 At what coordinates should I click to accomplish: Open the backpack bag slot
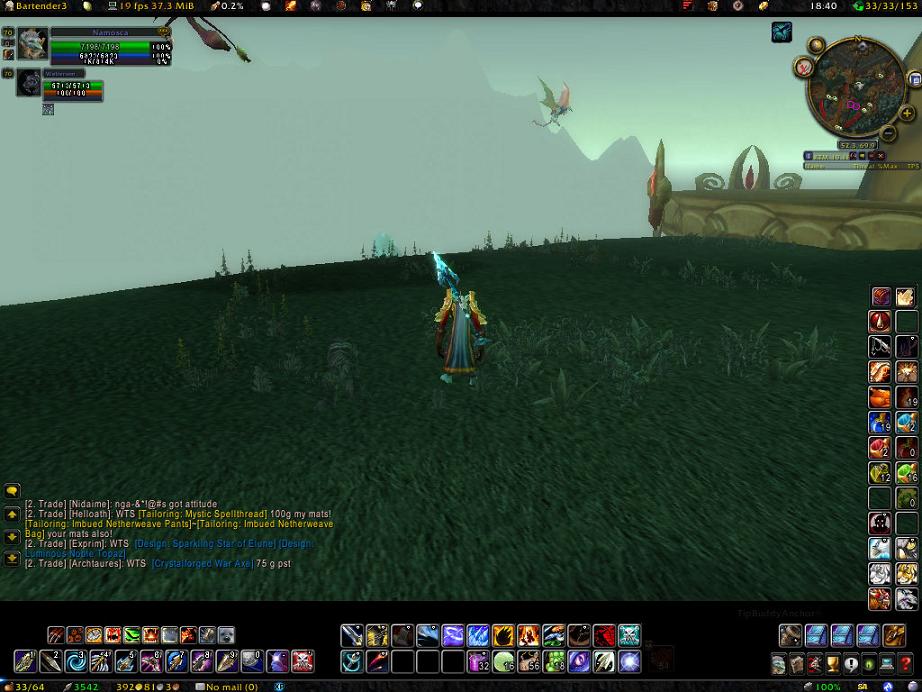tap(894, 635)
